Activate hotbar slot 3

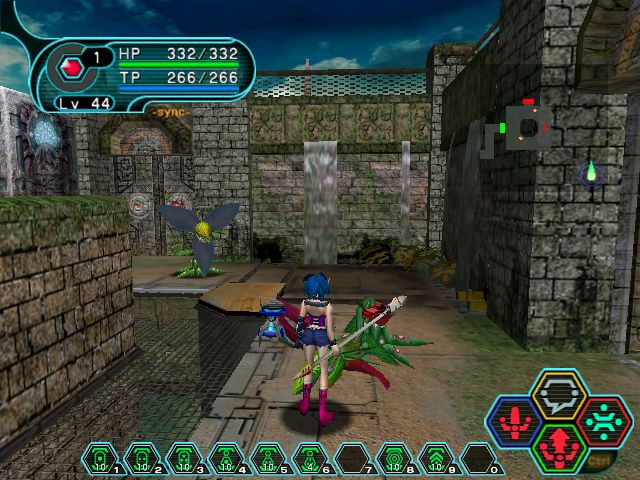point(184,459)
